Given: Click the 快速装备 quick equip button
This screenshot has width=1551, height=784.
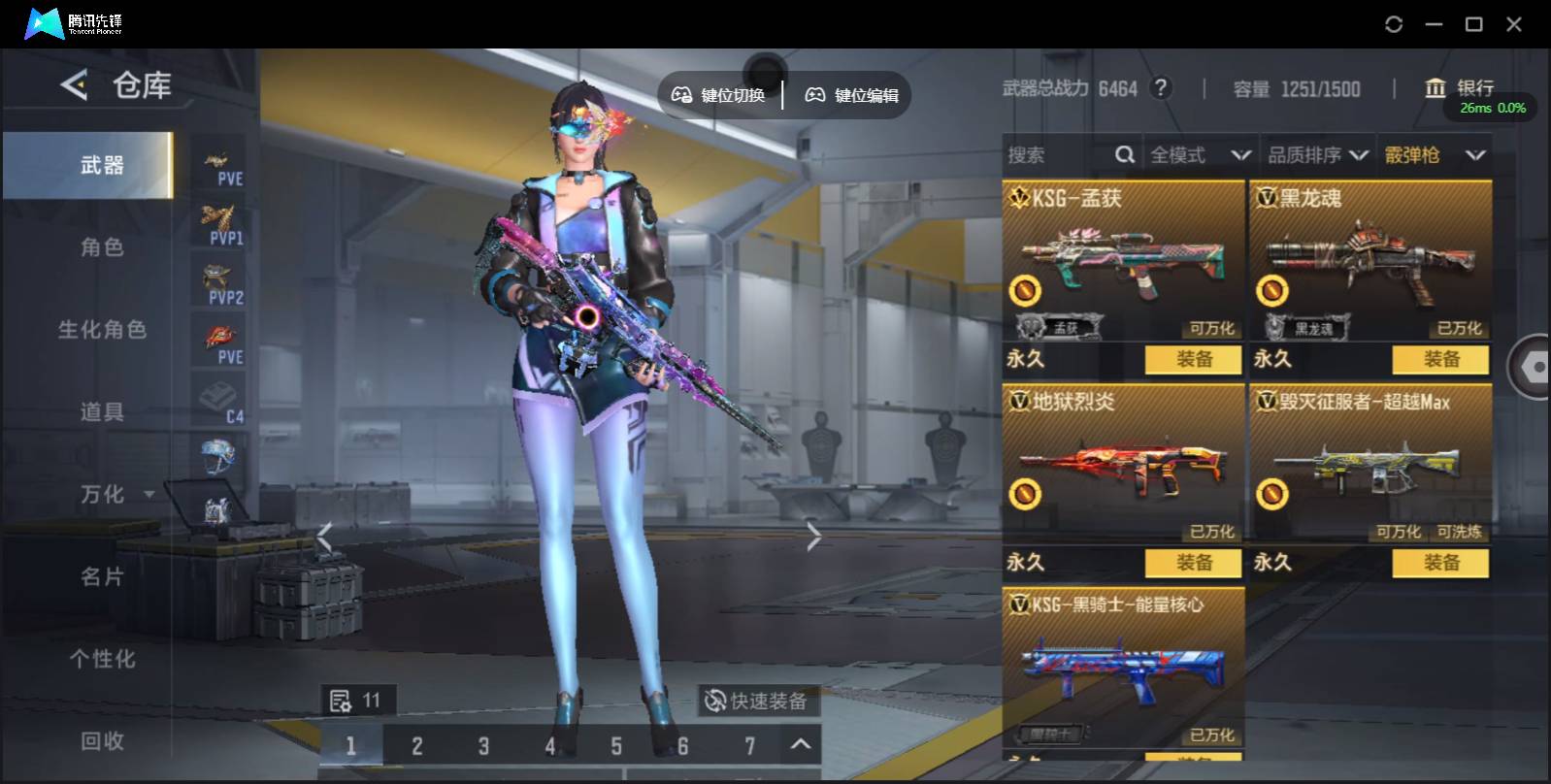Looking at the screenshot, I should [x=756, y=701].
